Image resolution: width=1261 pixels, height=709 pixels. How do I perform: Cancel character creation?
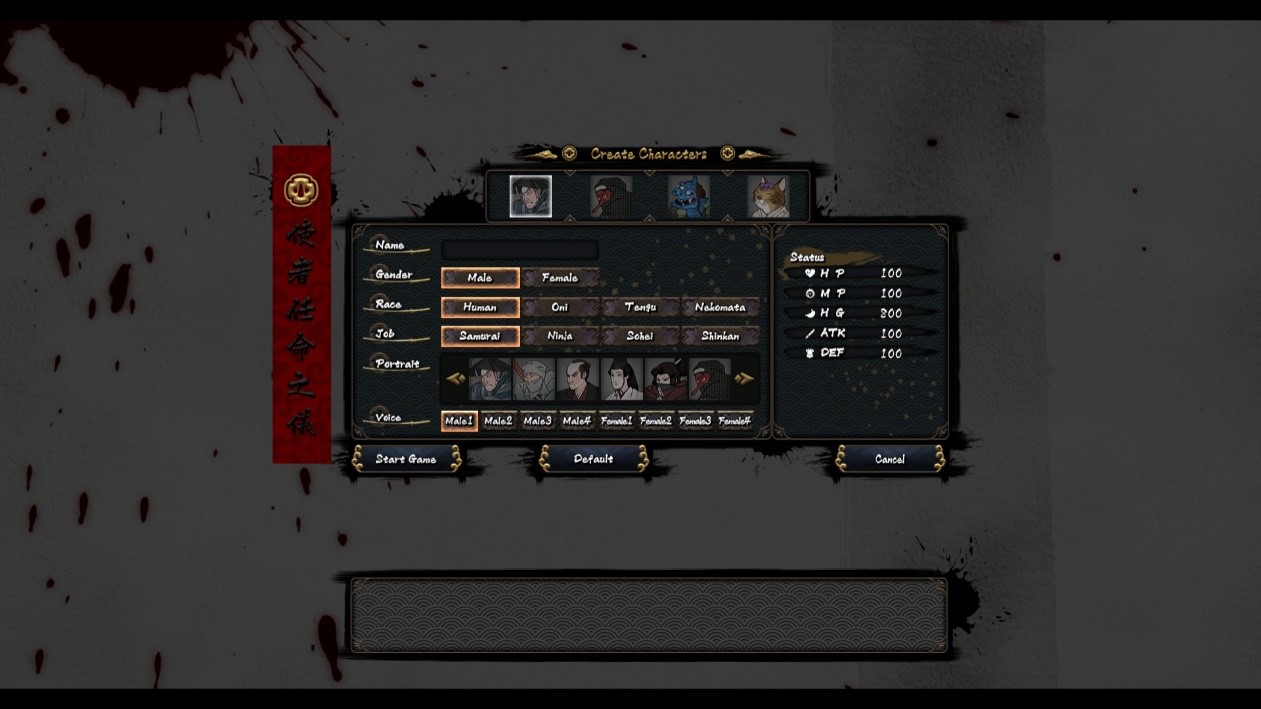click(x=889, y=459)
